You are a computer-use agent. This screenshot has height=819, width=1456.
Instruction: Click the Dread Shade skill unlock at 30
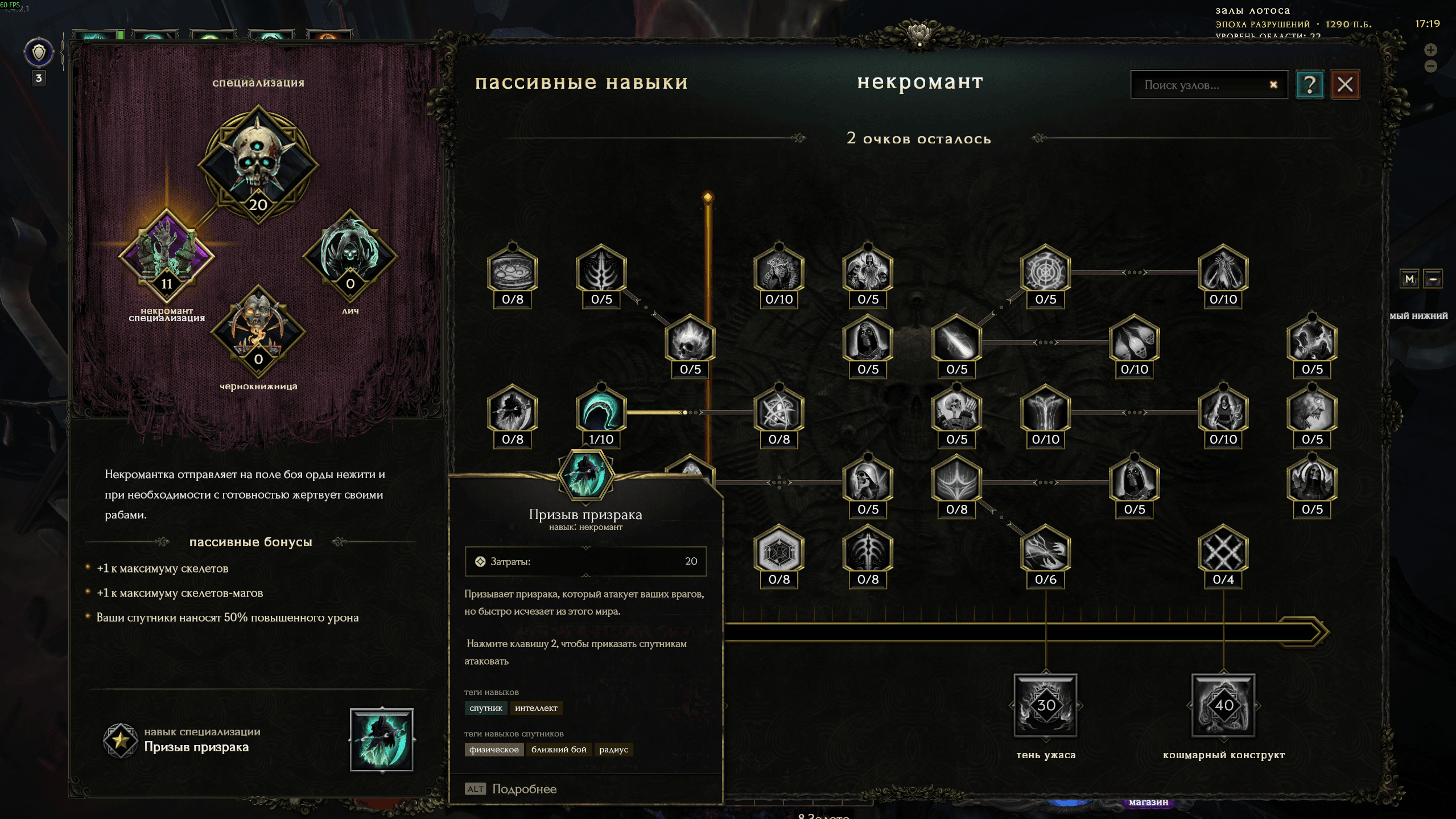click(x=1045, y=705)
